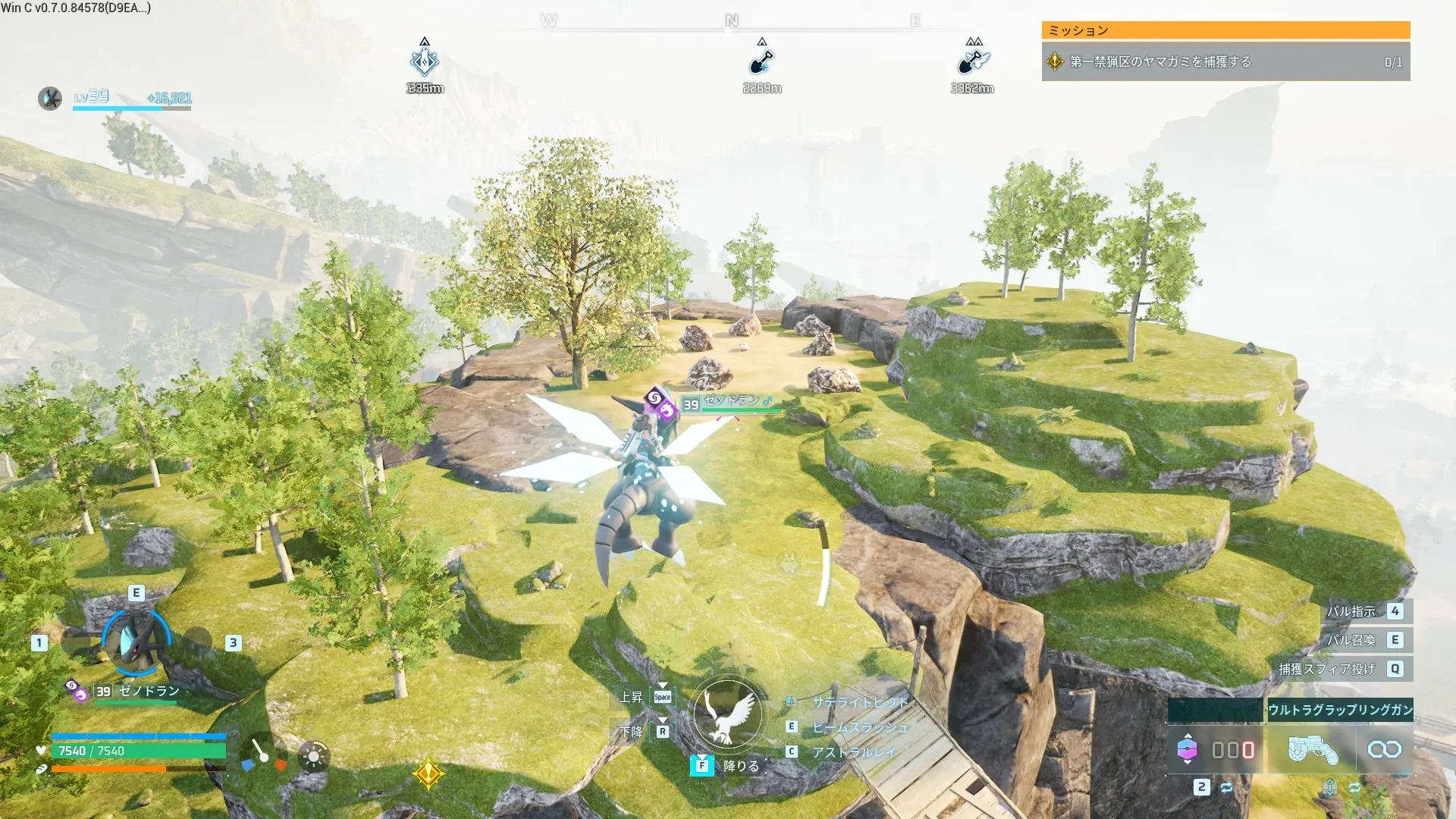Click the bird mount icon

point(728,714)
